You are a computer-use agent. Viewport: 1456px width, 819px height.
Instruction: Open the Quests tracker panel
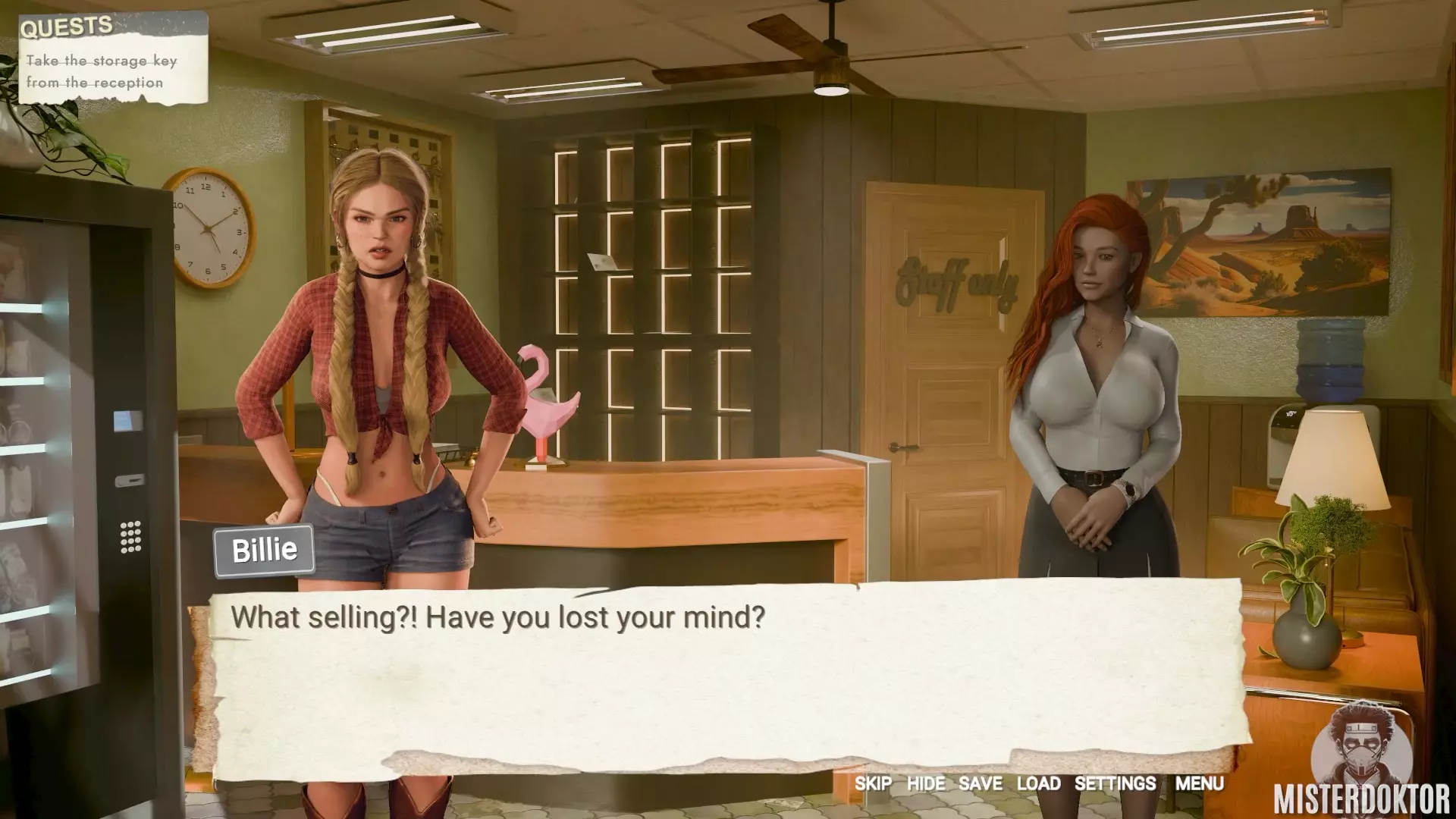[x=67, y=27]
